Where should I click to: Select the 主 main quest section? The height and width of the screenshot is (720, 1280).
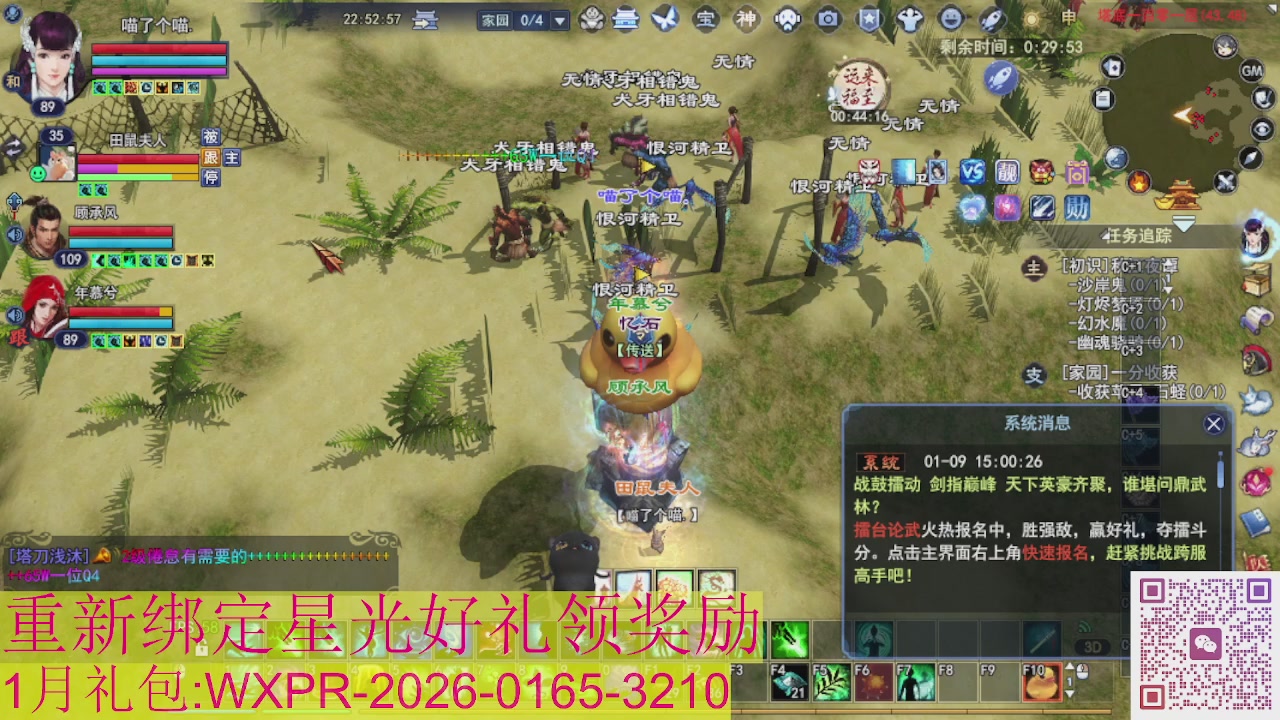pyautogui.click(x=1035, y=267)
